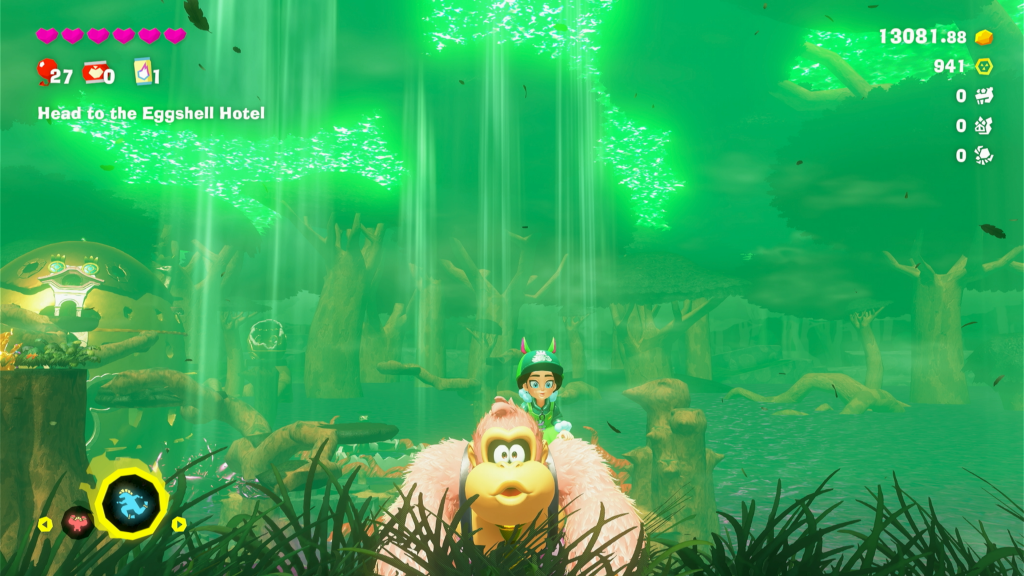Select the red balloon item icon

tap(44, 71)
